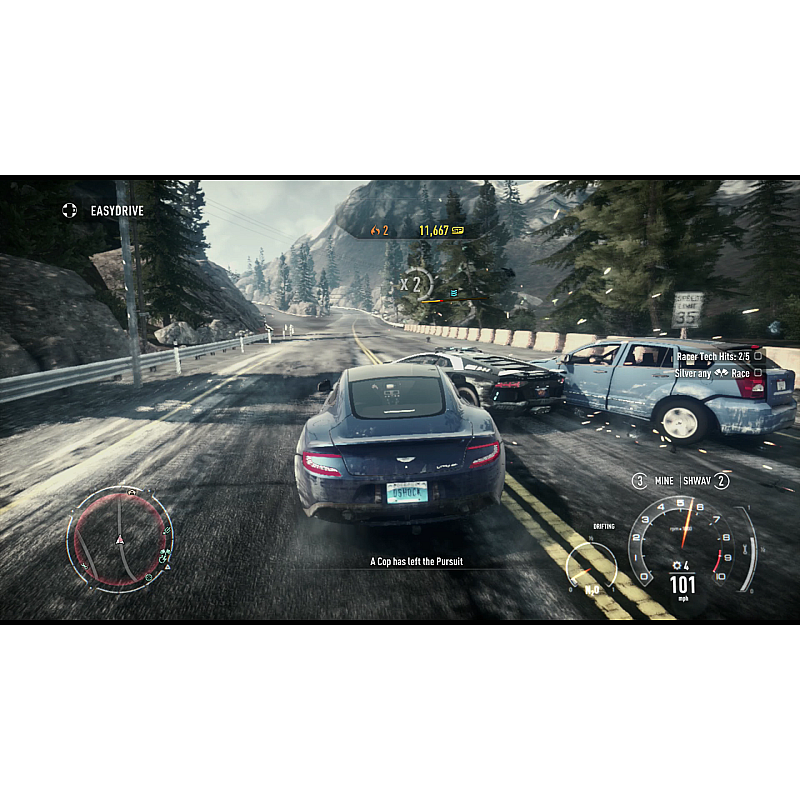Click the circular minimap
This screenshot has width=800, height=800.
tap(119, 540)
